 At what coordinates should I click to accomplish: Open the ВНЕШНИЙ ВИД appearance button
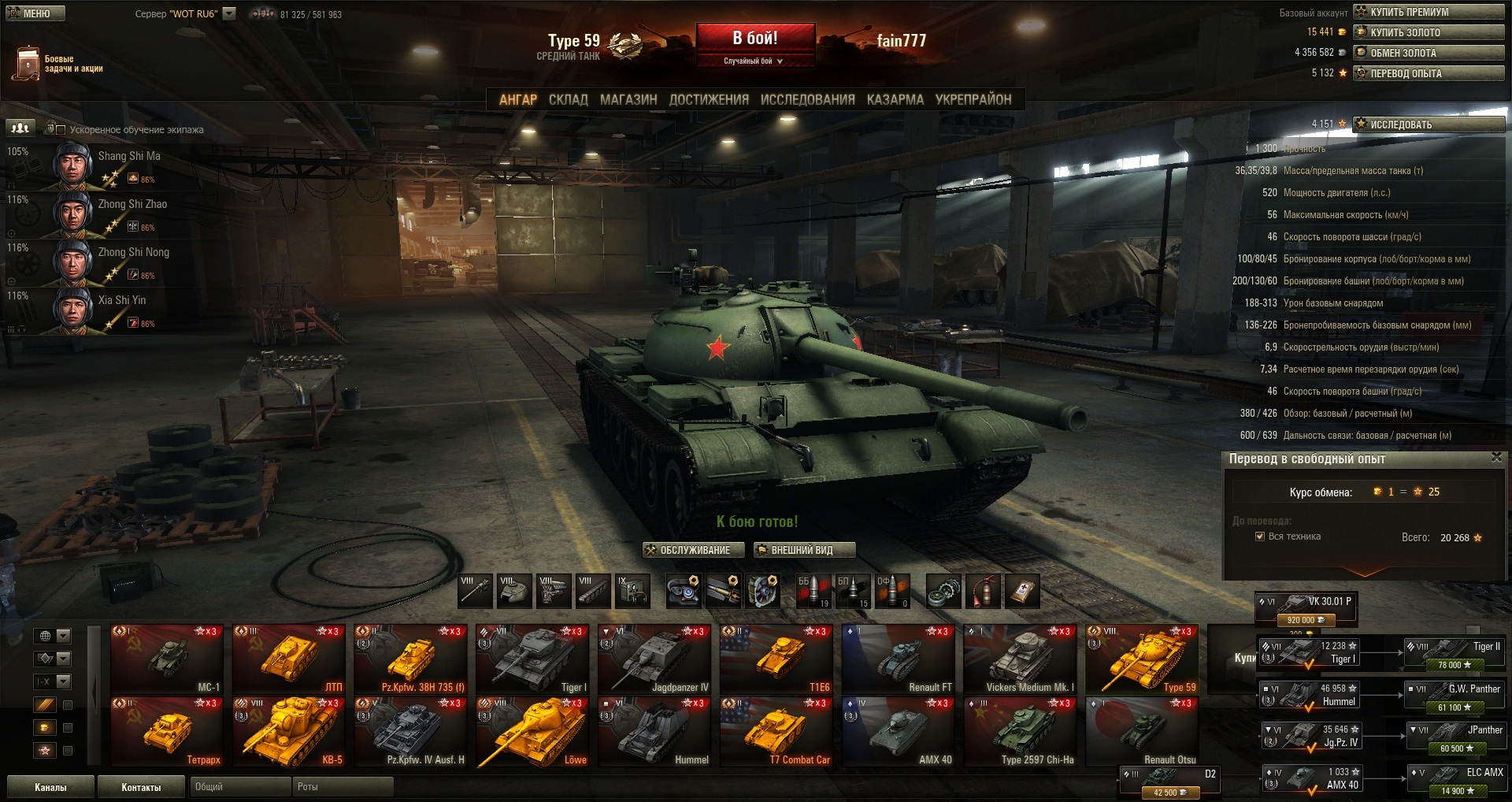[x=803, y=550]
